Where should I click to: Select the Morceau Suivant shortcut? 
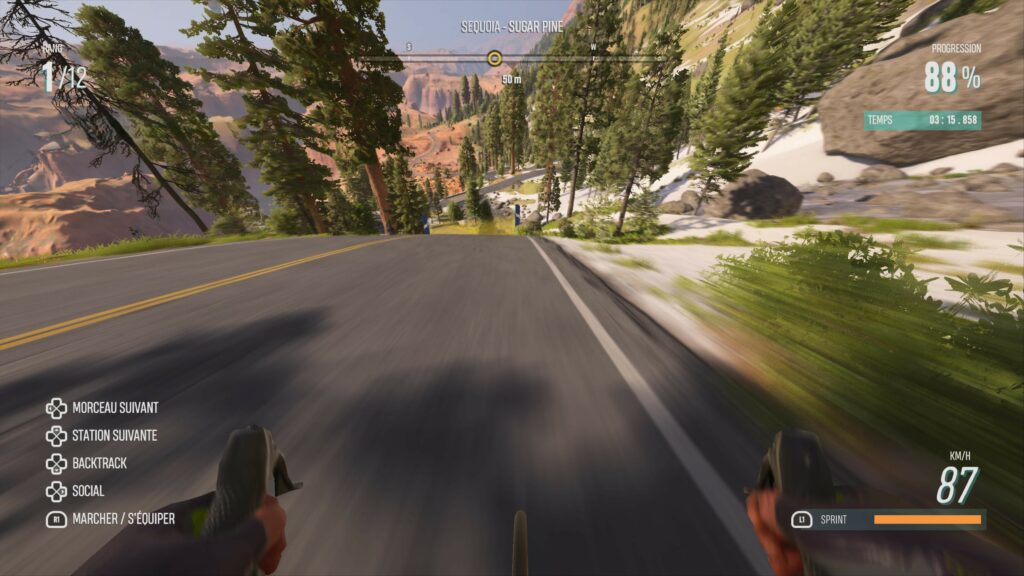(114, 408)
